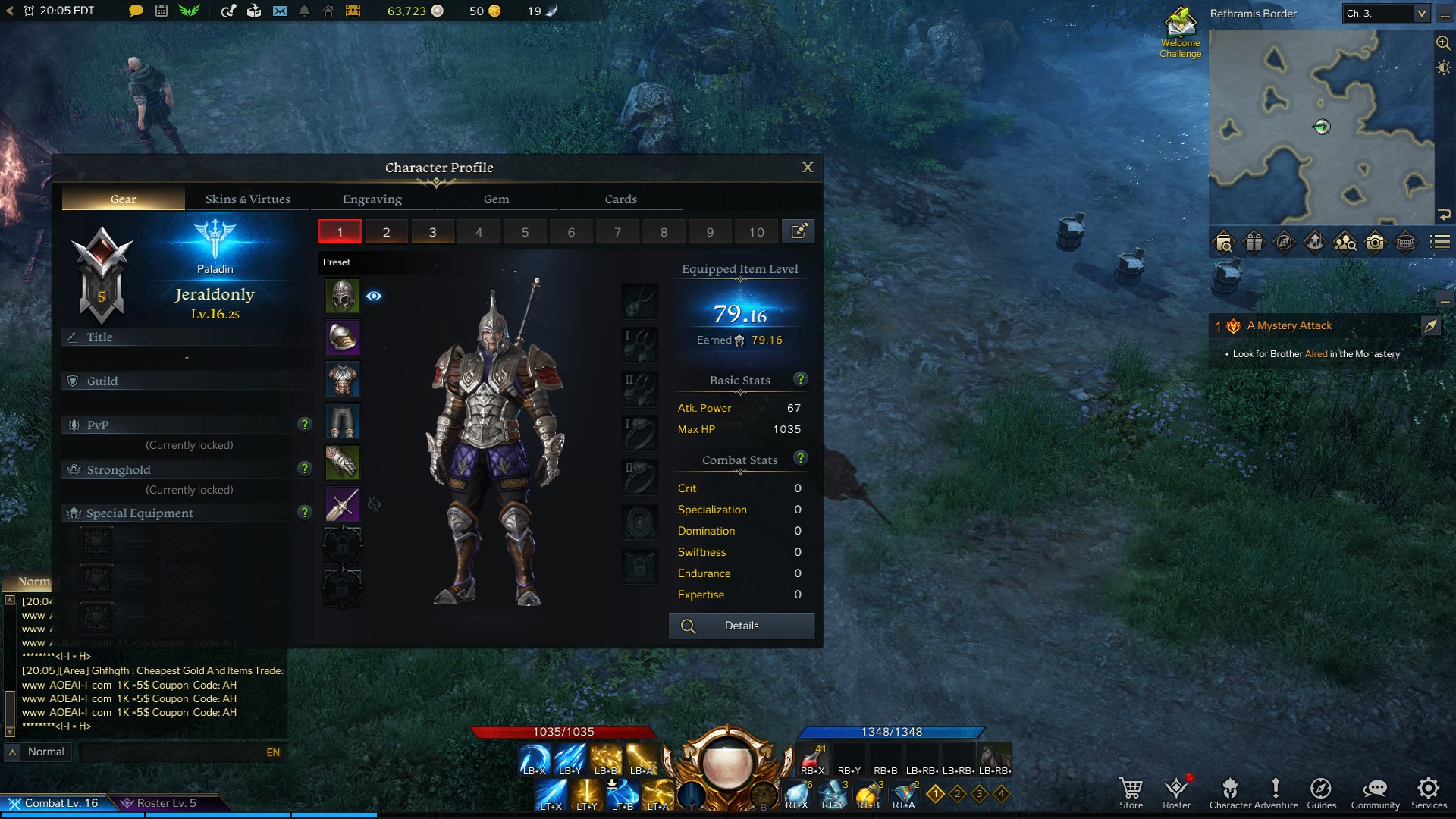
Task: Open the gift package icon below the minimap
Action: (1254, 243)
